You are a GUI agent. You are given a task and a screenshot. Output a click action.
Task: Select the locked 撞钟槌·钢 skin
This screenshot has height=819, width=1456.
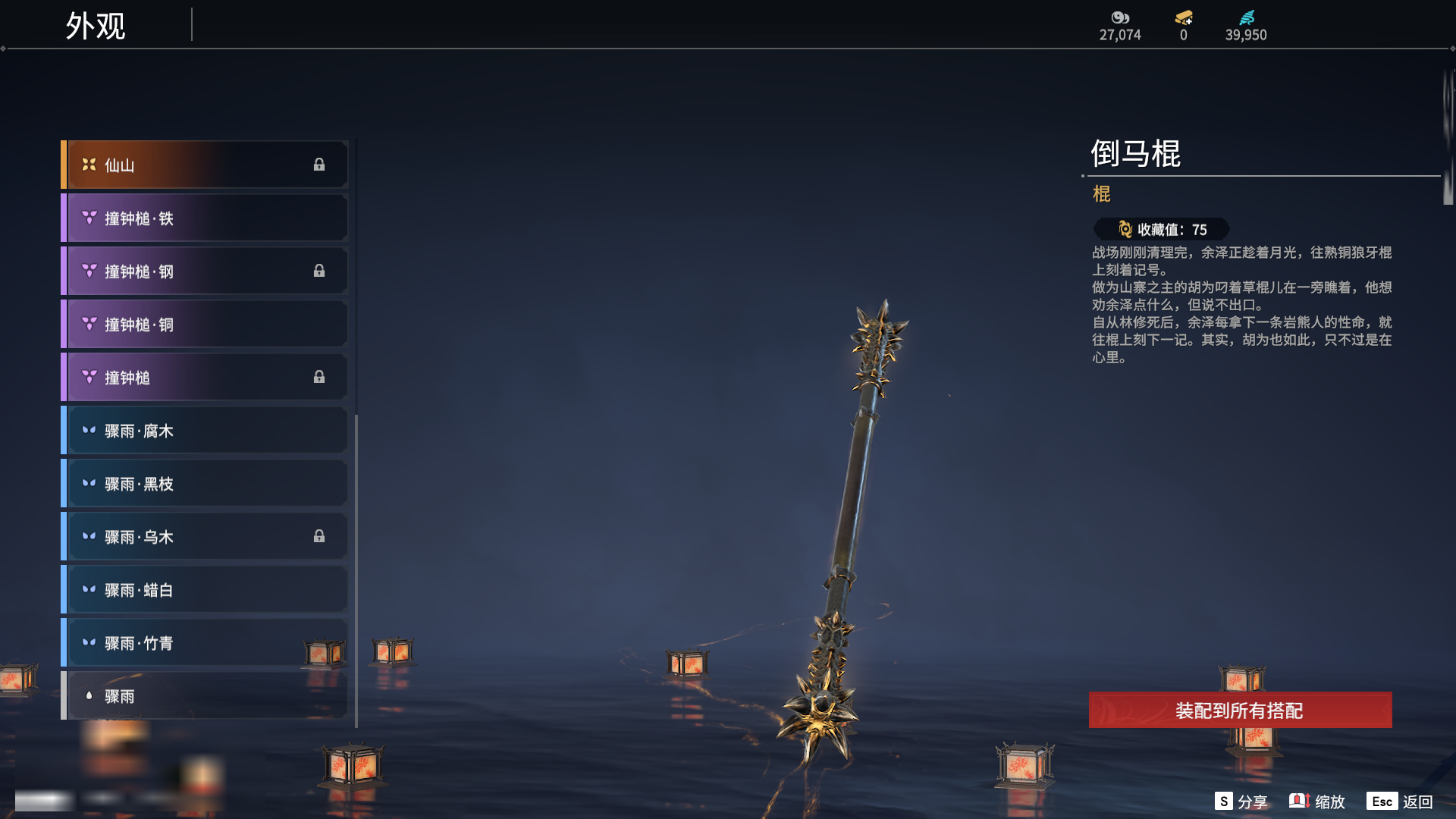point(205,271)
